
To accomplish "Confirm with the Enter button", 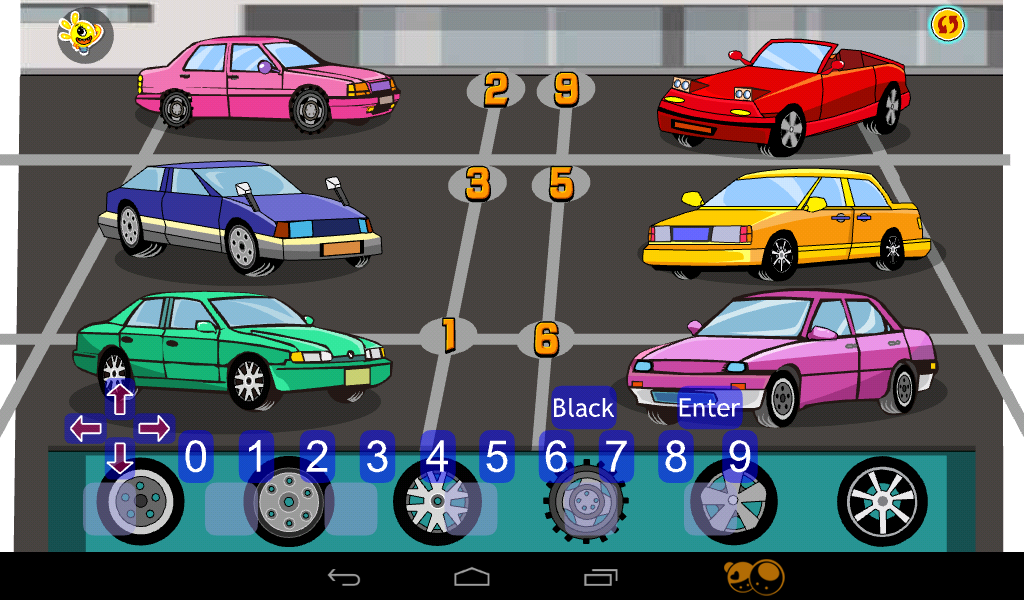I will [709, 407].
